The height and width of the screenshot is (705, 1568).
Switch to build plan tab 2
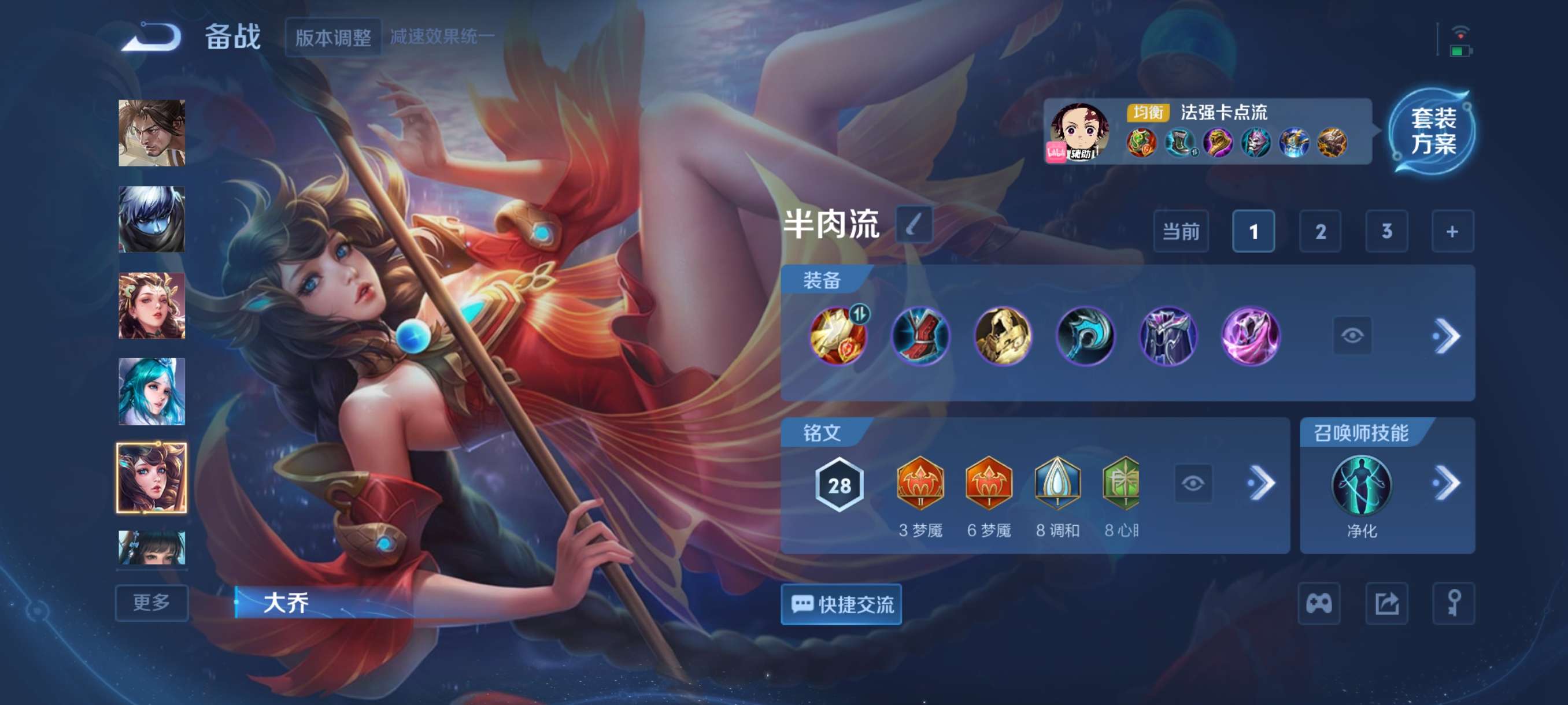[1321, 232]
